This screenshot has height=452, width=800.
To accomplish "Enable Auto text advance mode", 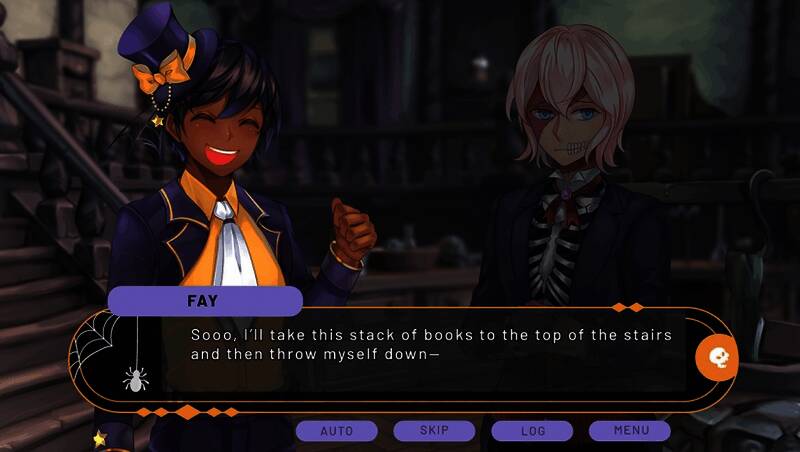I will tap(336, 431).
